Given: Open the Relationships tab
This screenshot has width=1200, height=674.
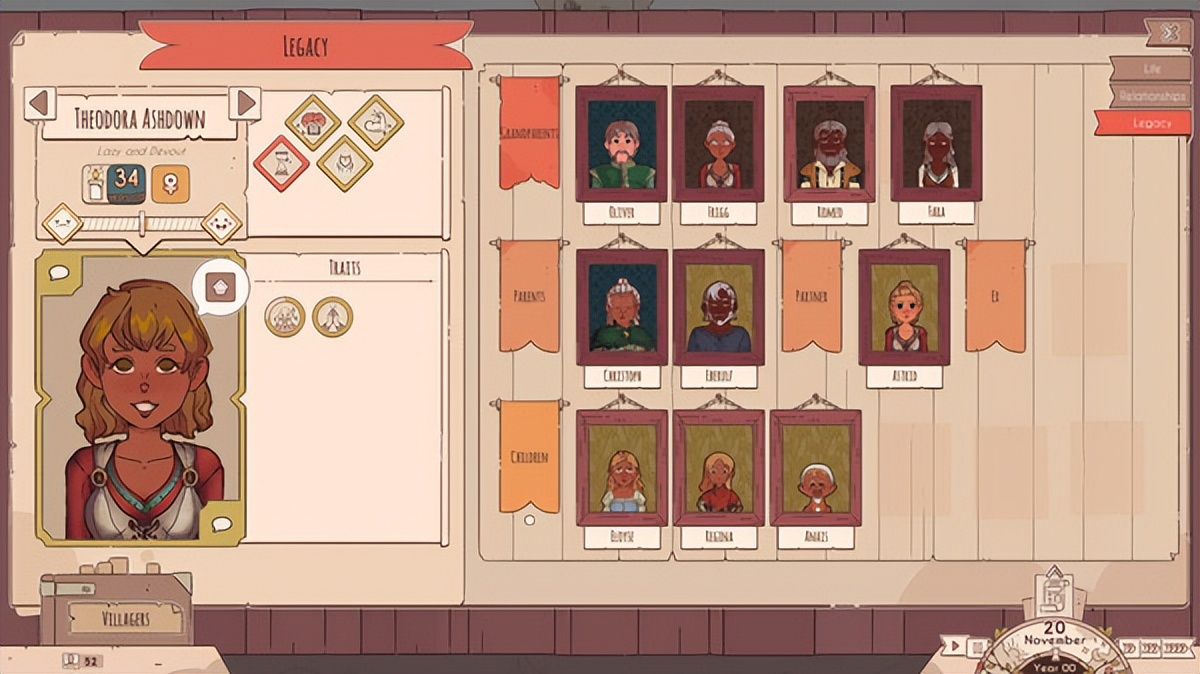Looking at the screenshot, I should click(x=1150, y=96).
